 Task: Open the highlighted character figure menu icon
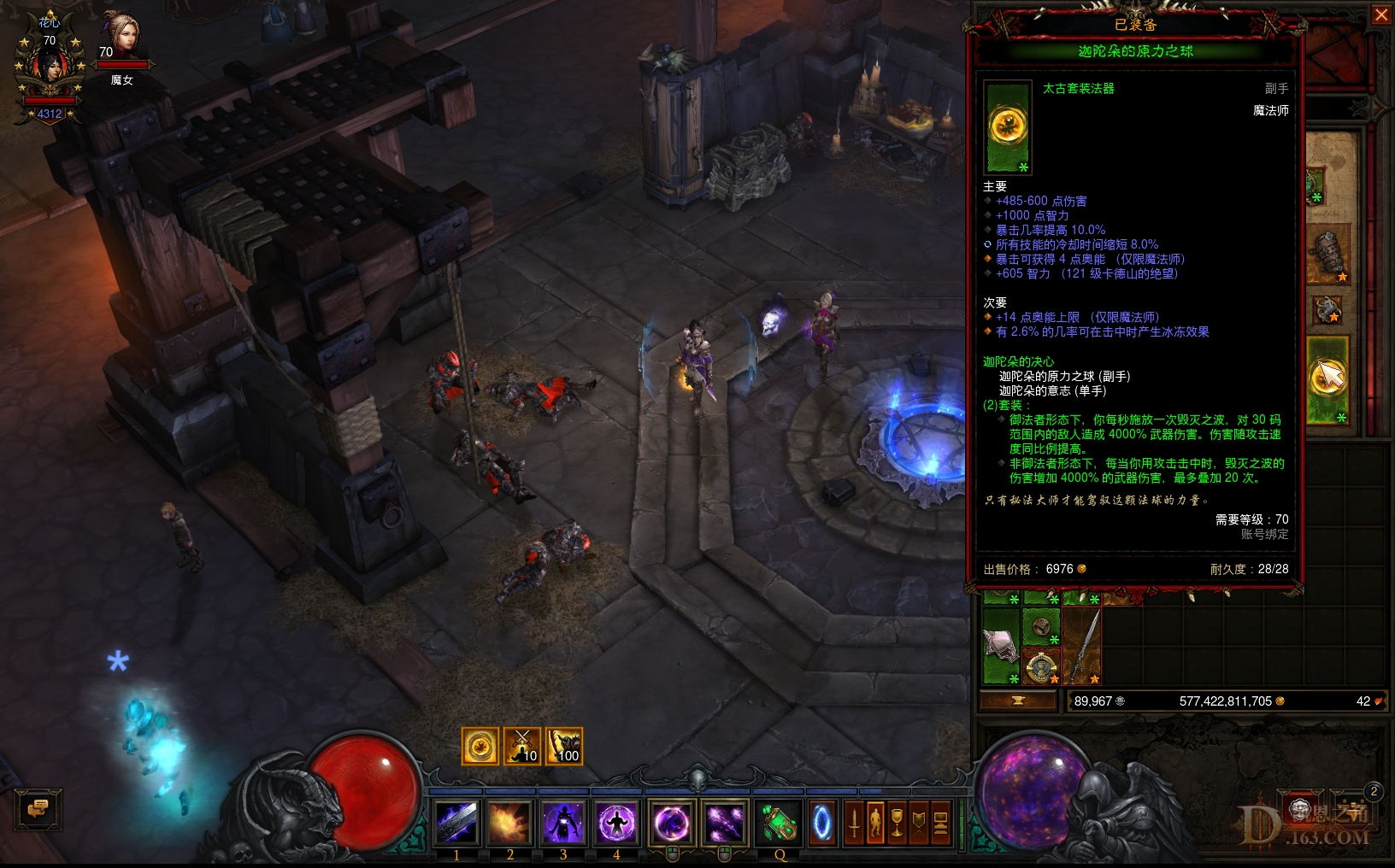point(875,823)
